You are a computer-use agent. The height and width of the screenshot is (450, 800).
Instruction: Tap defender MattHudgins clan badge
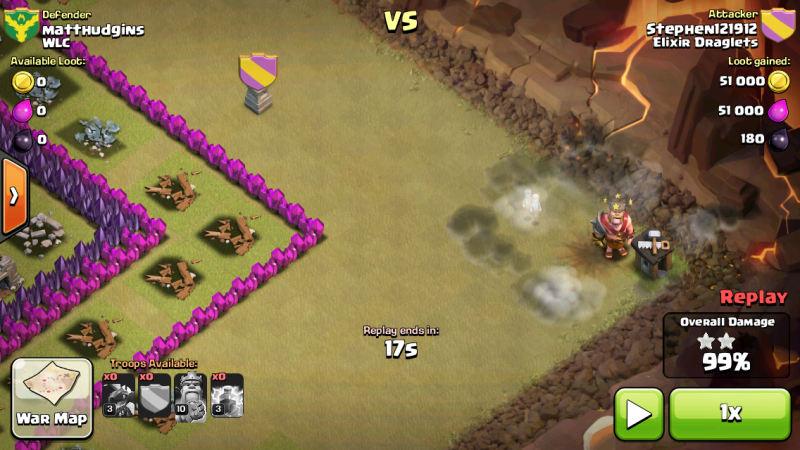coord(20,27)
